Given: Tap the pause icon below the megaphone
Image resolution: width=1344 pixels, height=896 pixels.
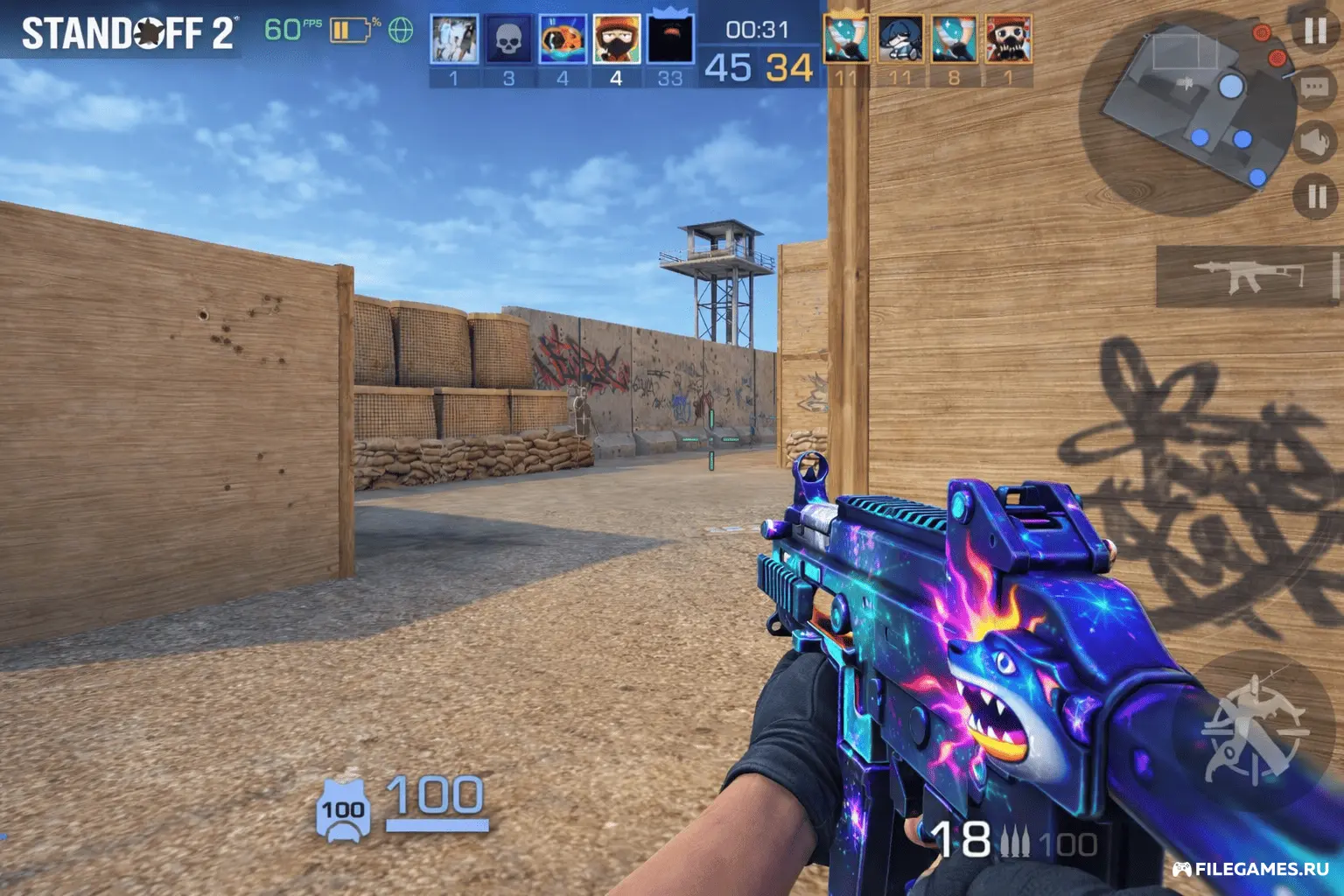Looking at the screenshot, I should click(1315, 196).
